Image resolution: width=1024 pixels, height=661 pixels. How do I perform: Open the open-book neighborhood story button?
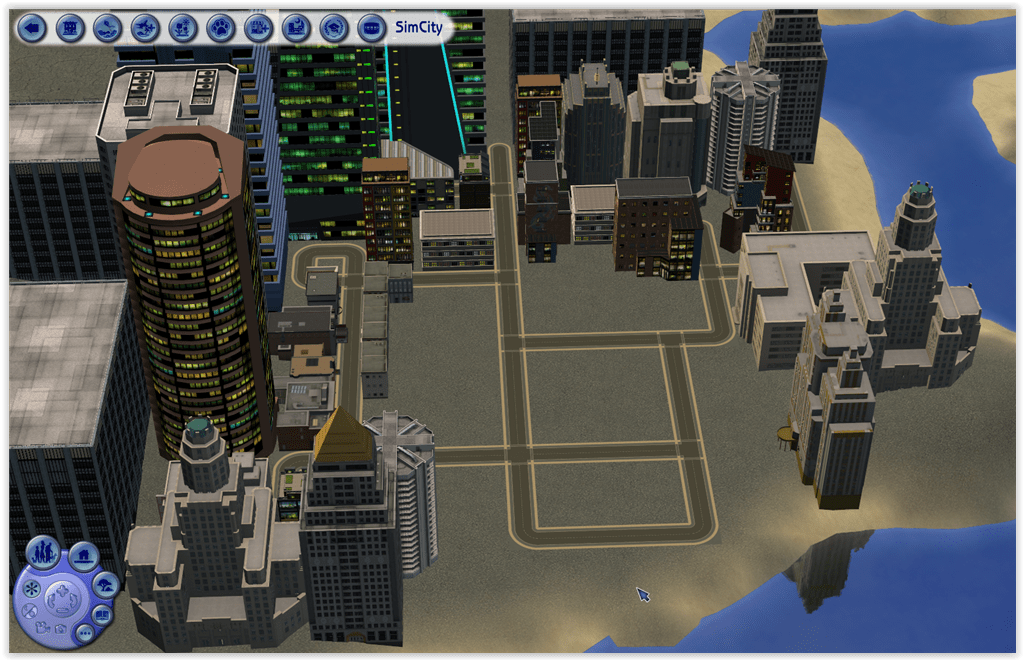click(102, 613)
